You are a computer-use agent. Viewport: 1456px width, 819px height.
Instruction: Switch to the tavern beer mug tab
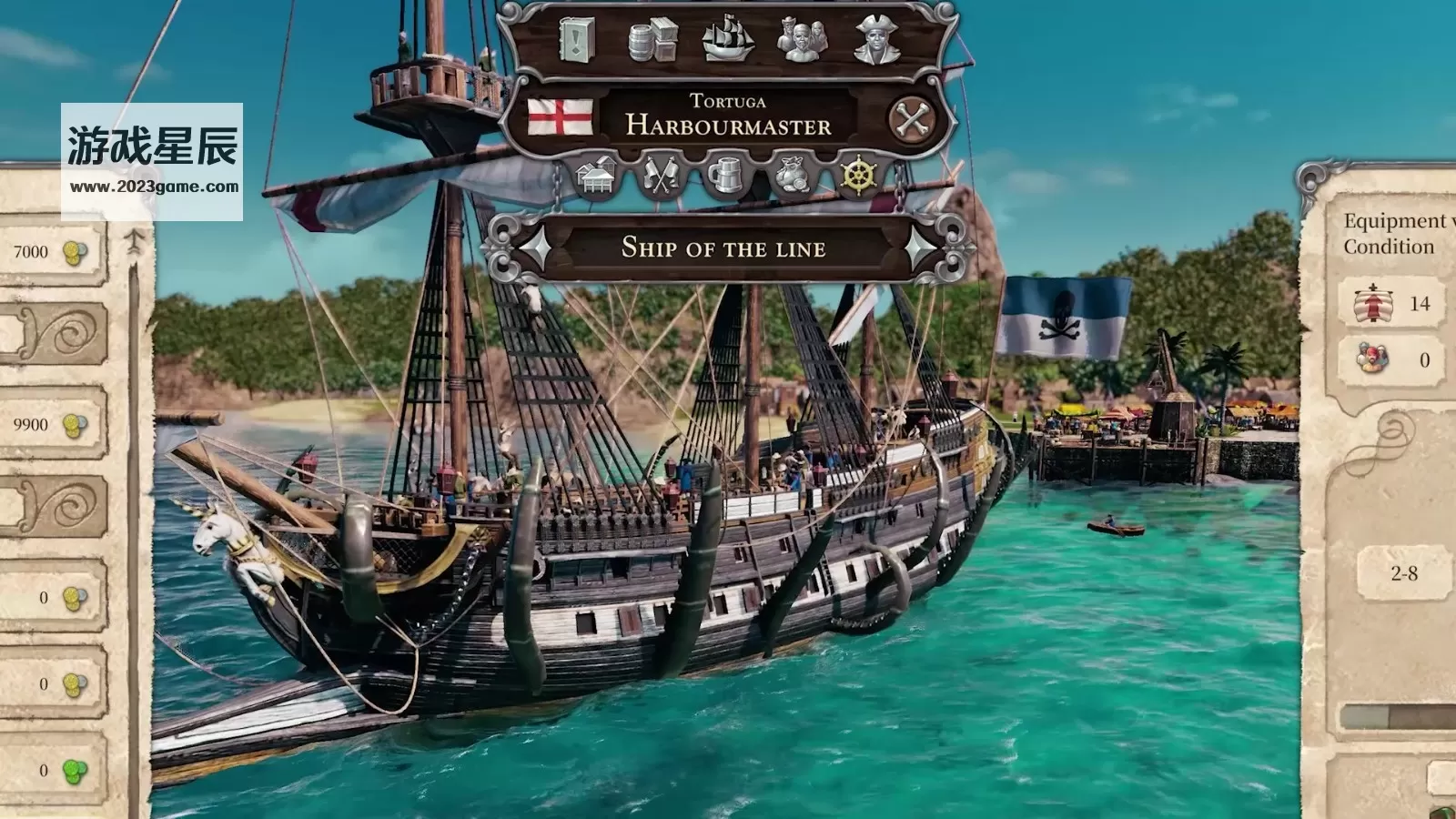pyautogui.click(x=726, y=176)
